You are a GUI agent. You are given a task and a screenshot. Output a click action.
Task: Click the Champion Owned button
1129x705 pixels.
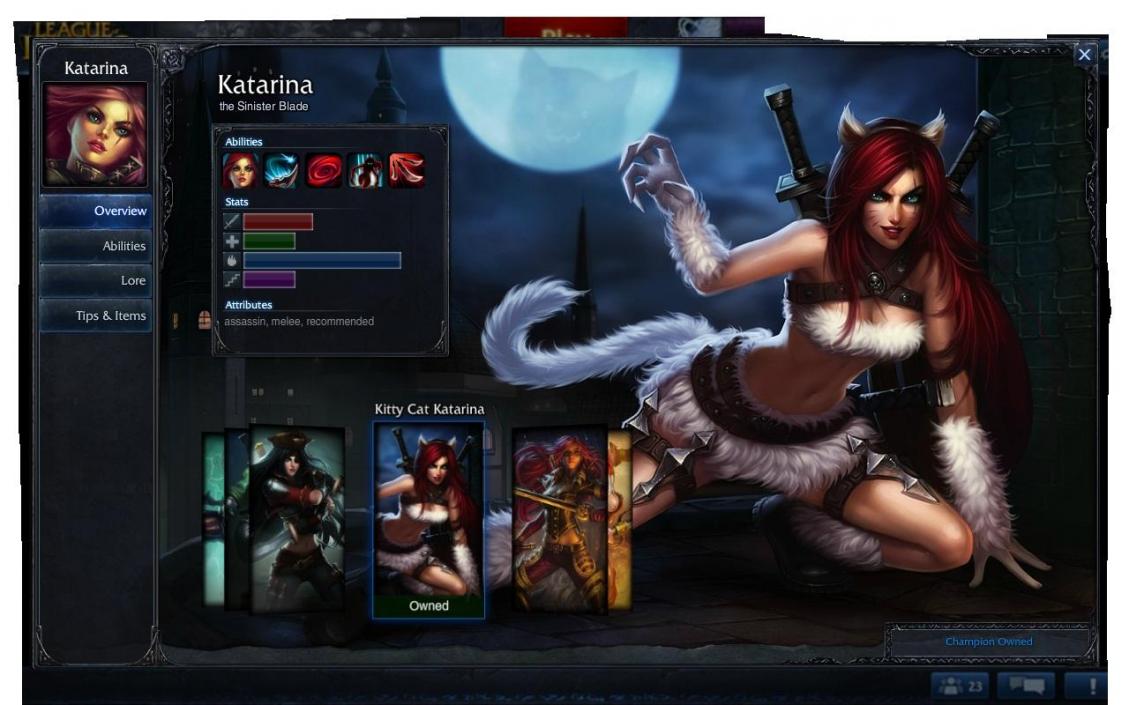point(988,642)
